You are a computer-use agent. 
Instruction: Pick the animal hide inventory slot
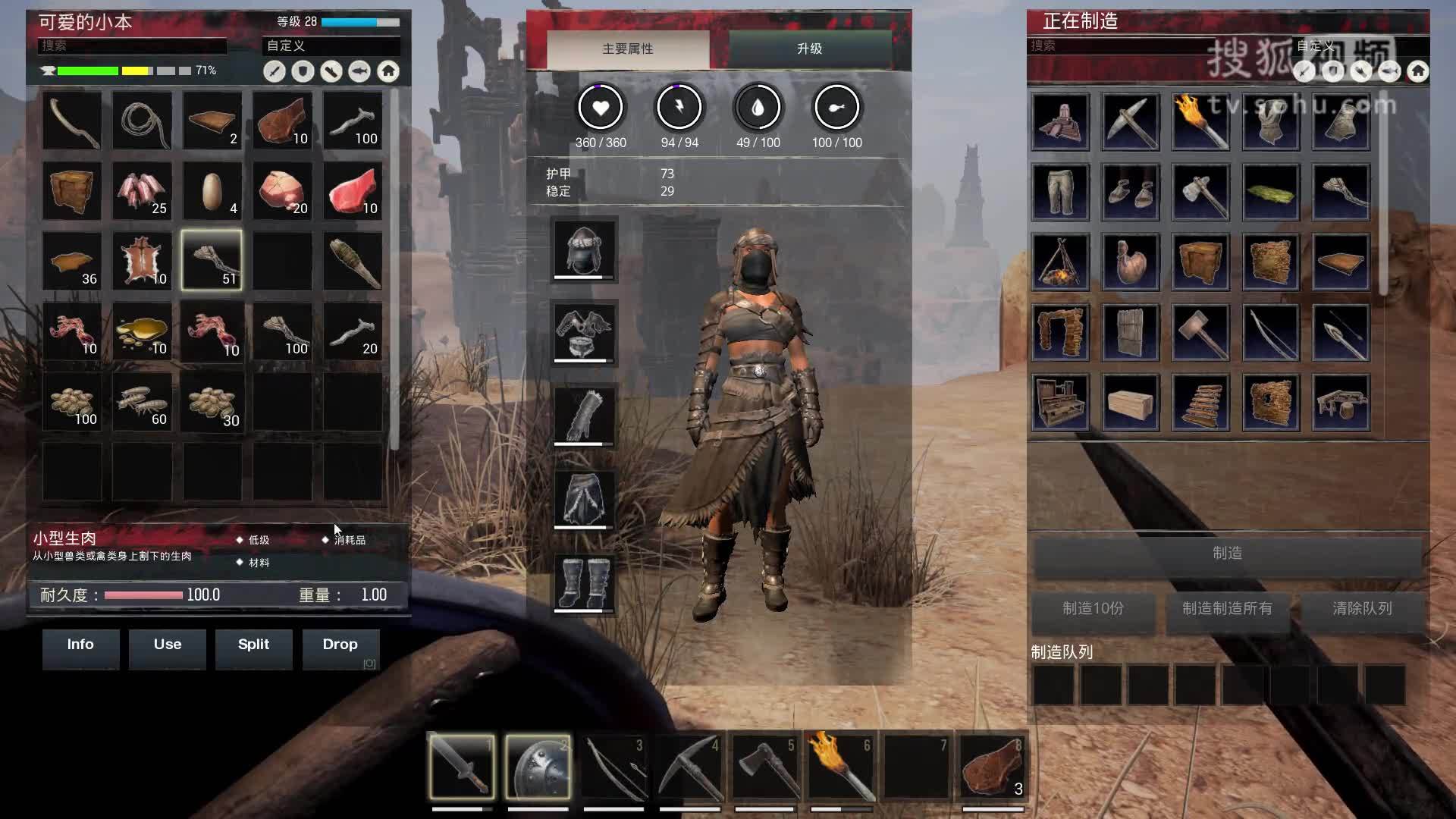(142, 262)
